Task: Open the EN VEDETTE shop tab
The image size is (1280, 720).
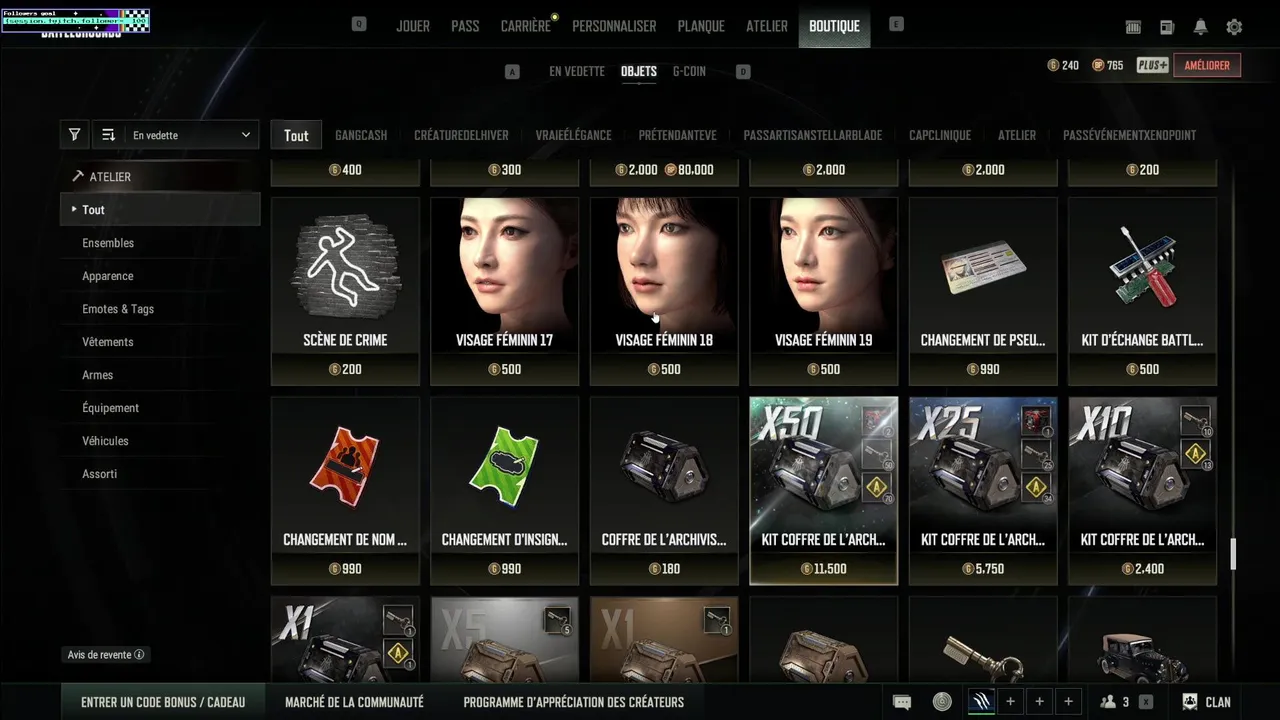Action: (576, 71)
